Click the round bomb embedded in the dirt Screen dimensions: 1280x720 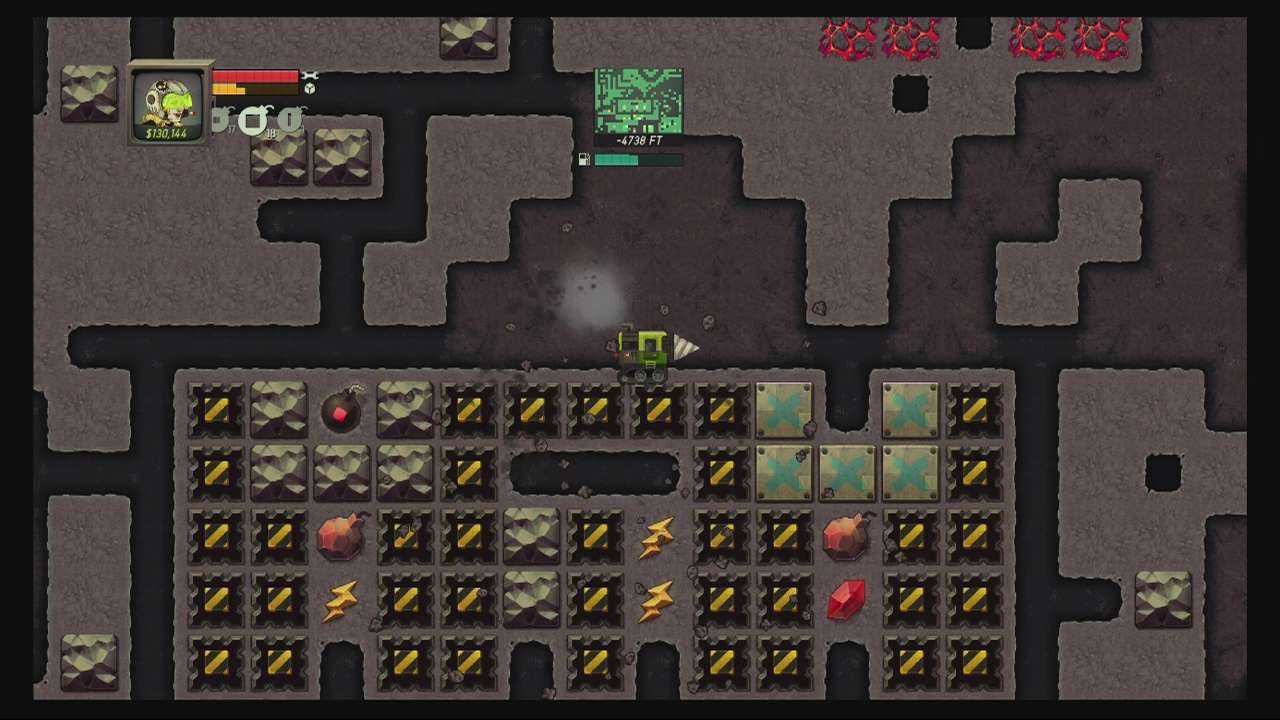click(x=340, y=410)
